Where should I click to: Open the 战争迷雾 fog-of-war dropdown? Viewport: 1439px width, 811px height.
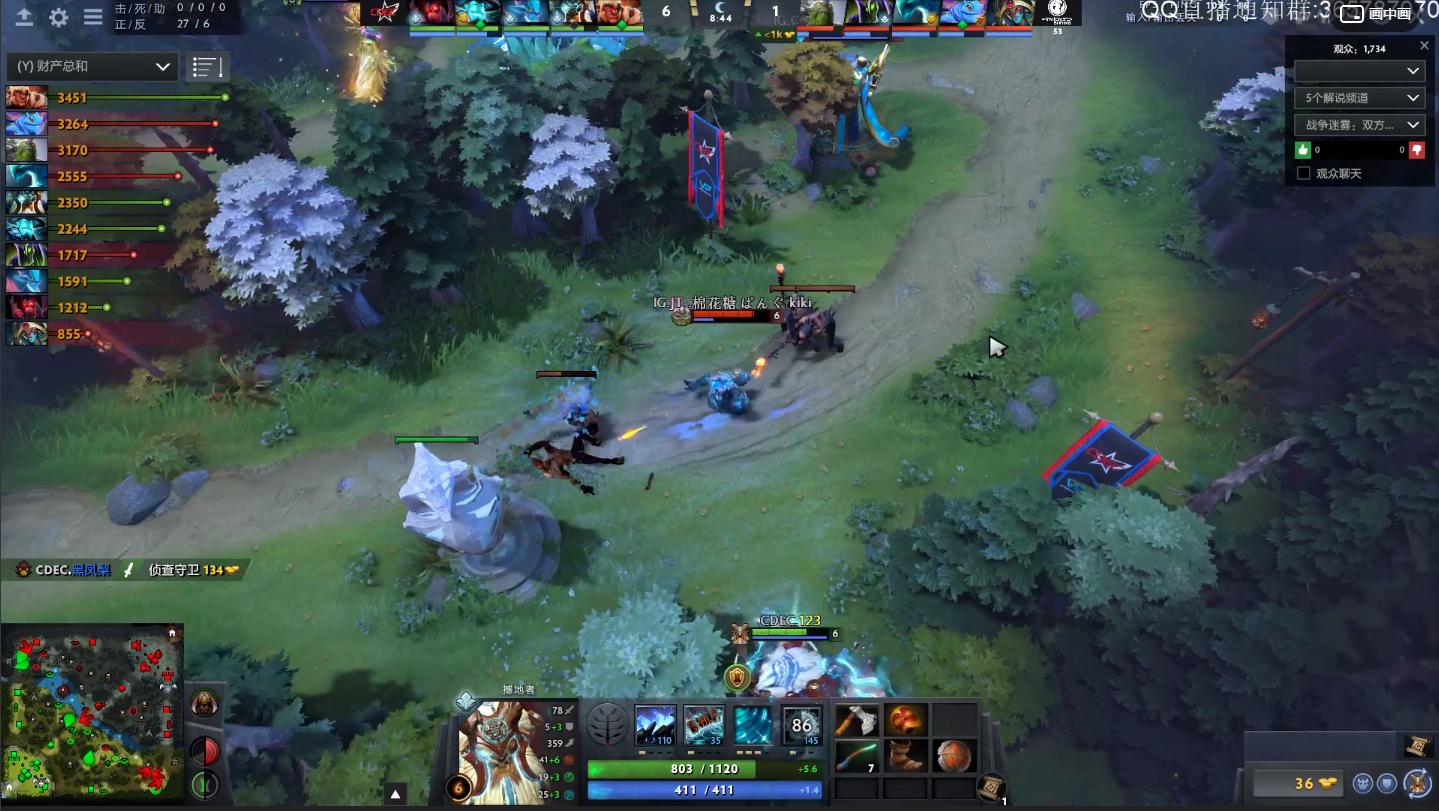tap(1358, 124)
